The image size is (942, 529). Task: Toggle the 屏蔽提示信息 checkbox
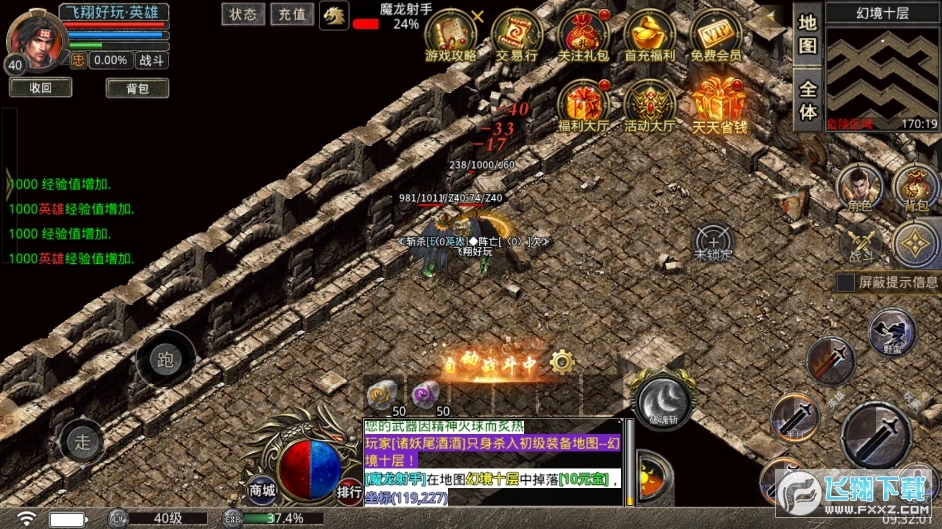tap(846, 282)
